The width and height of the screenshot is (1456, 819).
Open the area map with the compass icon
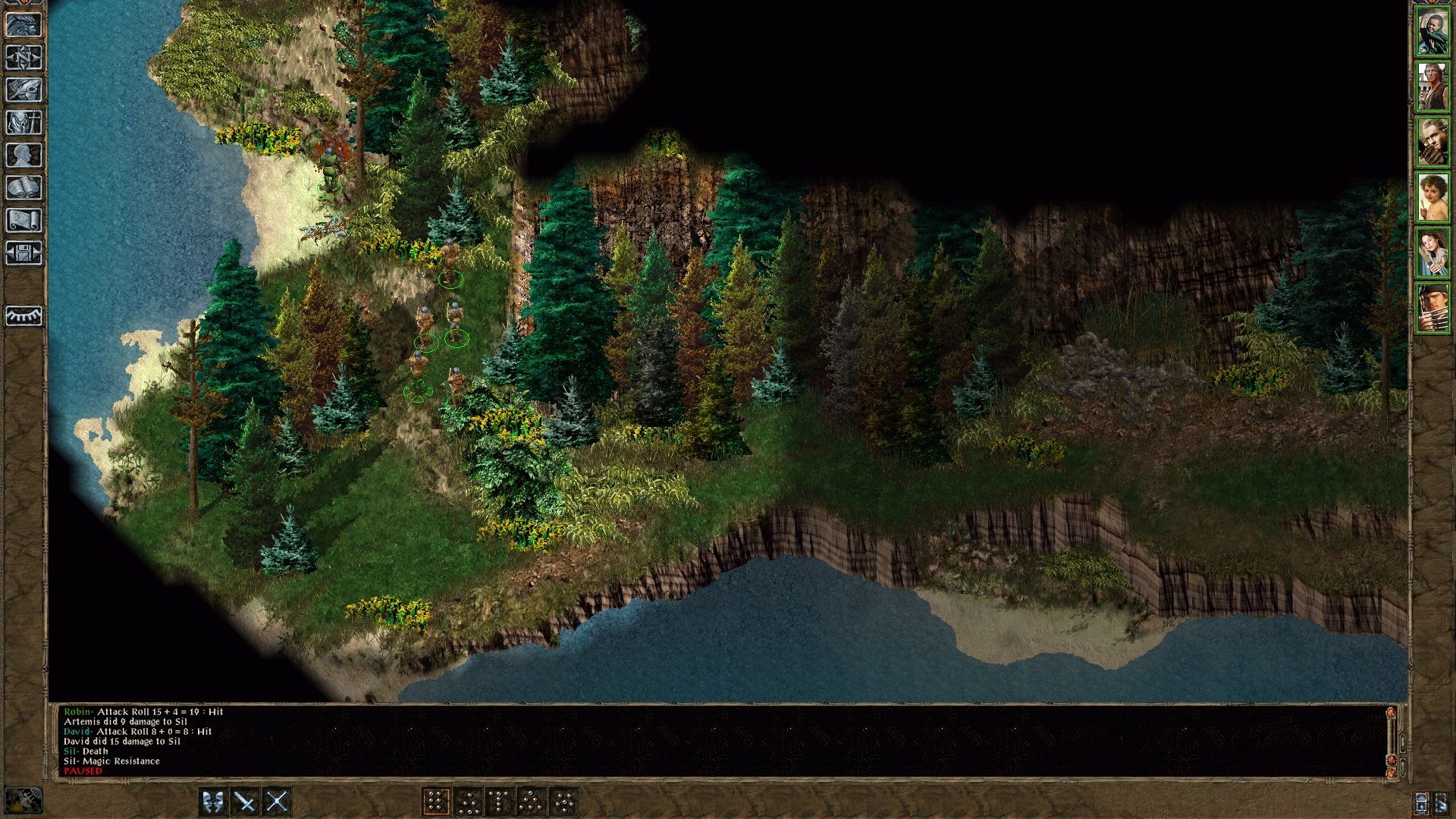(24, 58)
